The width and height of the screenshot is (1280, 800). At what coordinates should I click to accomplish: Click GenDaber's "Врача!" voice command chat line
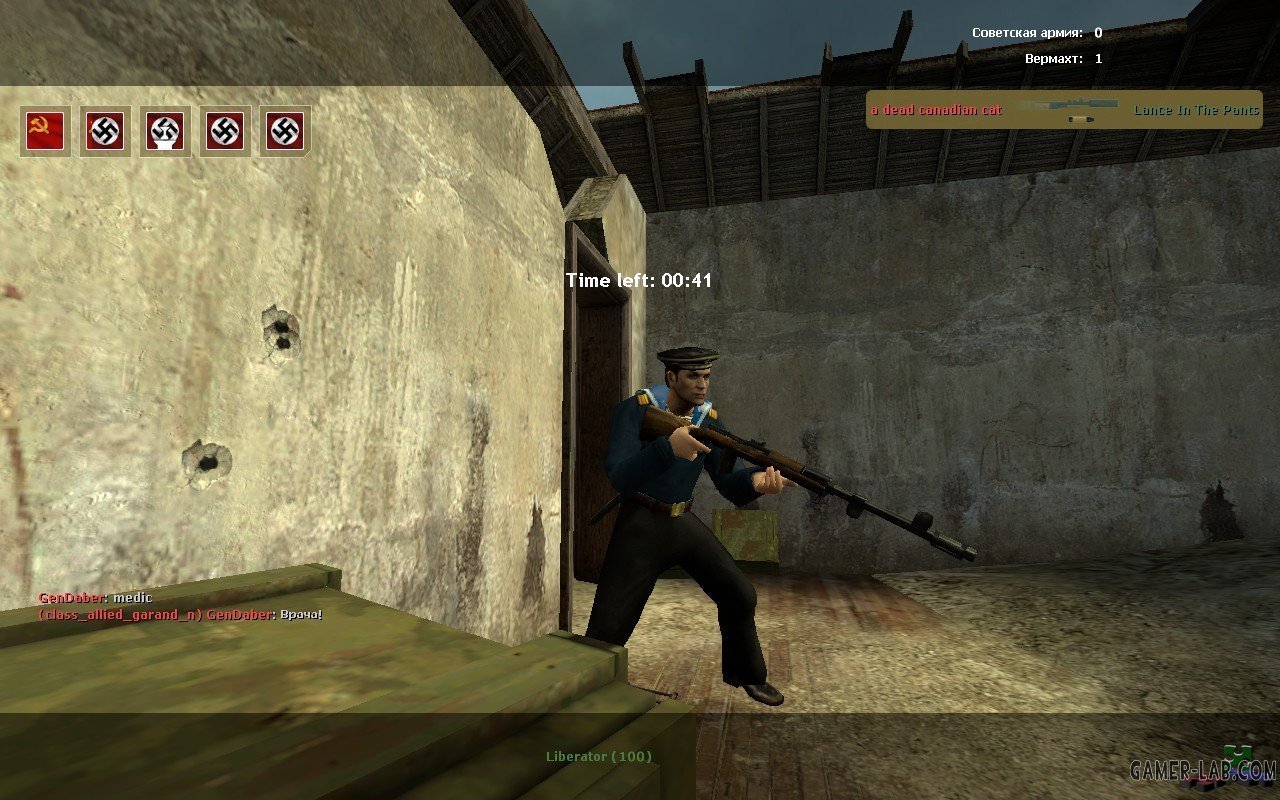(180, 614)
